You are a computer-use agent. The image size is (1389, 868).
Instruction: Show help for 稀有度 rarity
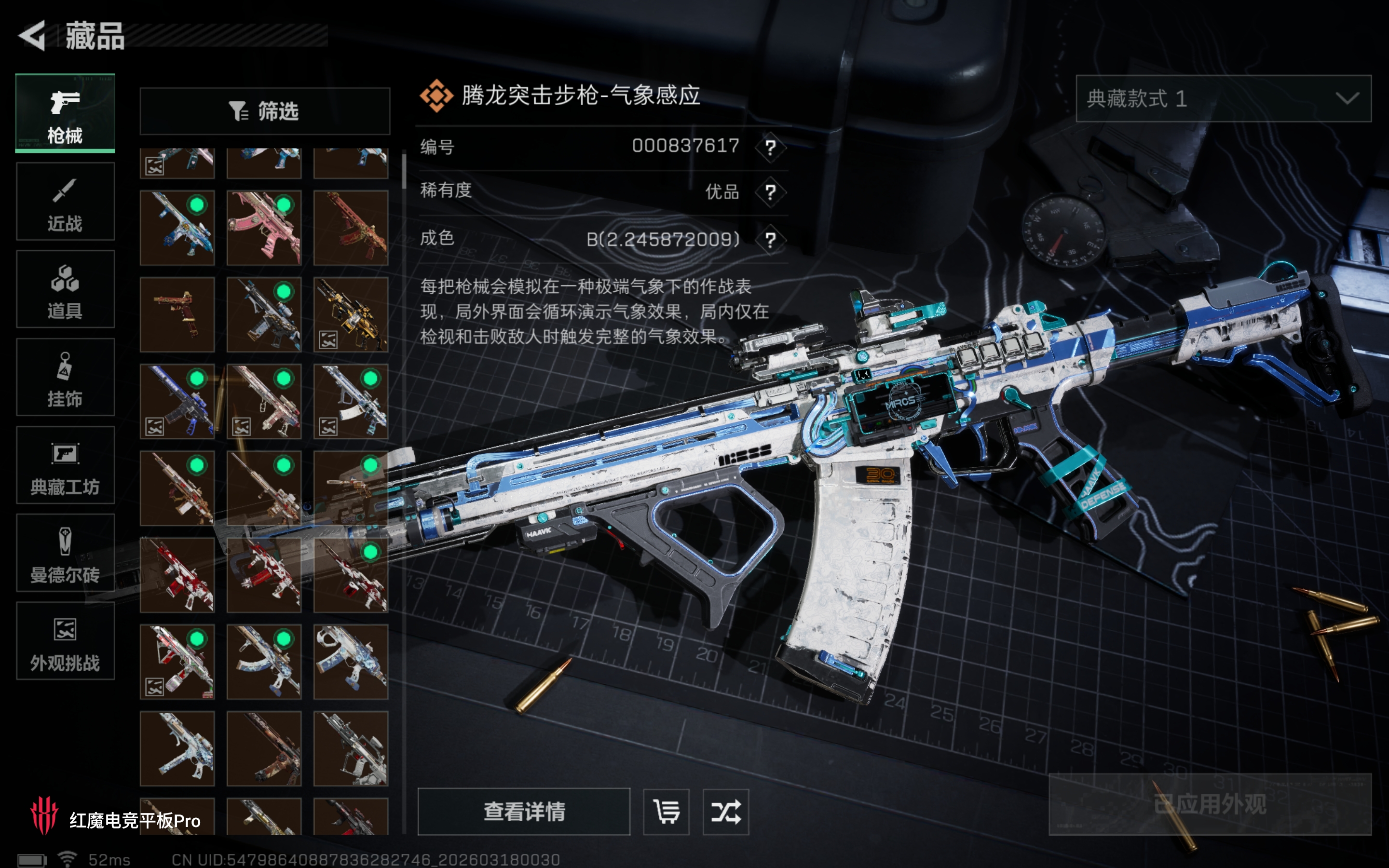pyautogui.click(x=770, y=192)
